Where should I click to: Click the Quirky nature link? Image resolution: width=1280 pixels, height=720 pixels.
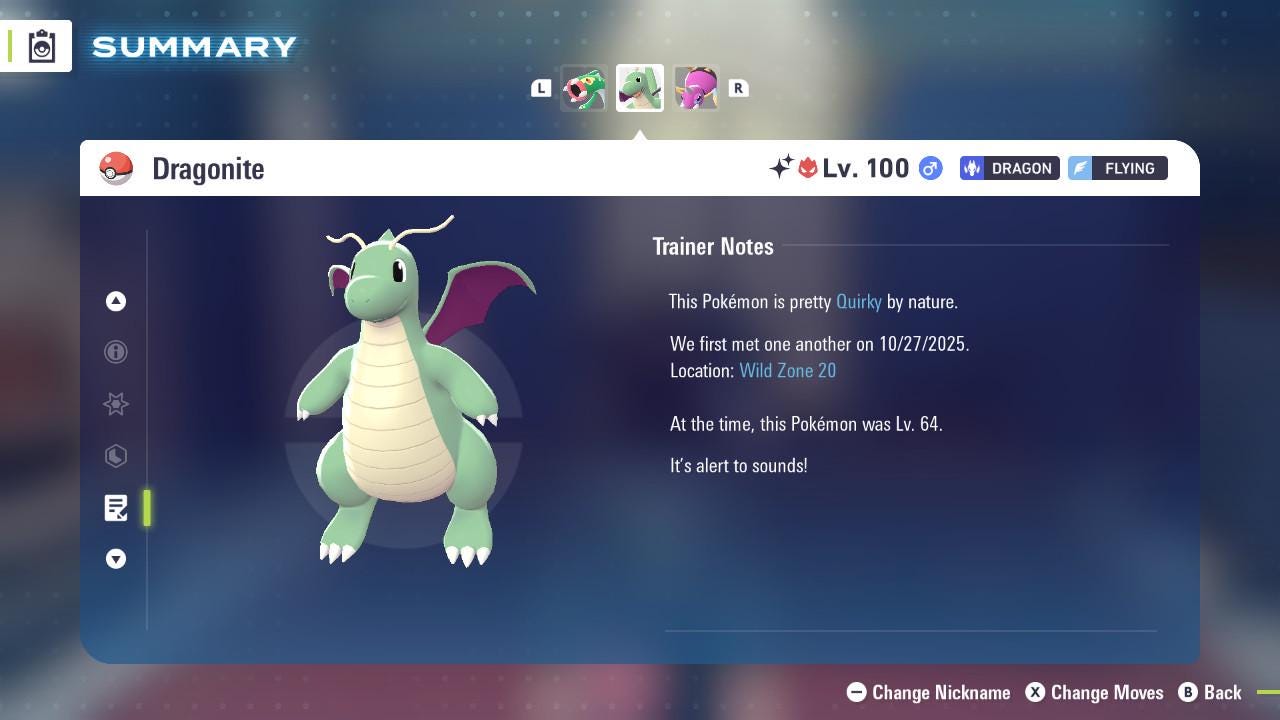[859, 301]
